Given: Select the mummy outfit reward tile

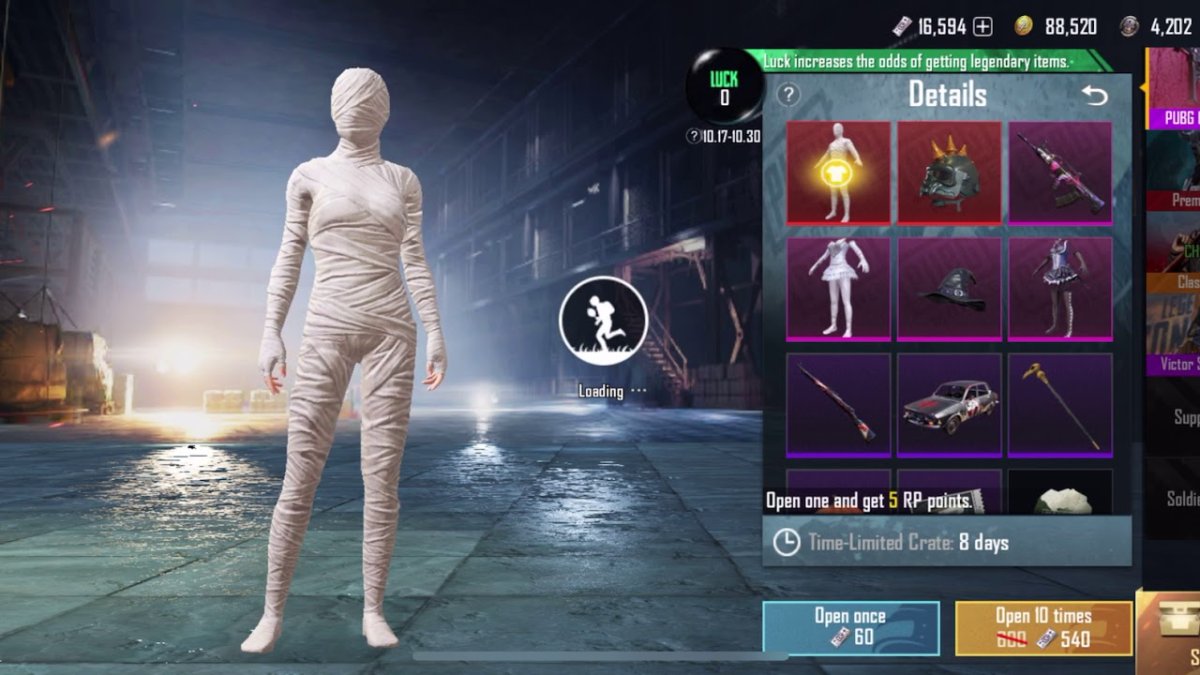Looking at the screenshot, I should coord(838,172).
